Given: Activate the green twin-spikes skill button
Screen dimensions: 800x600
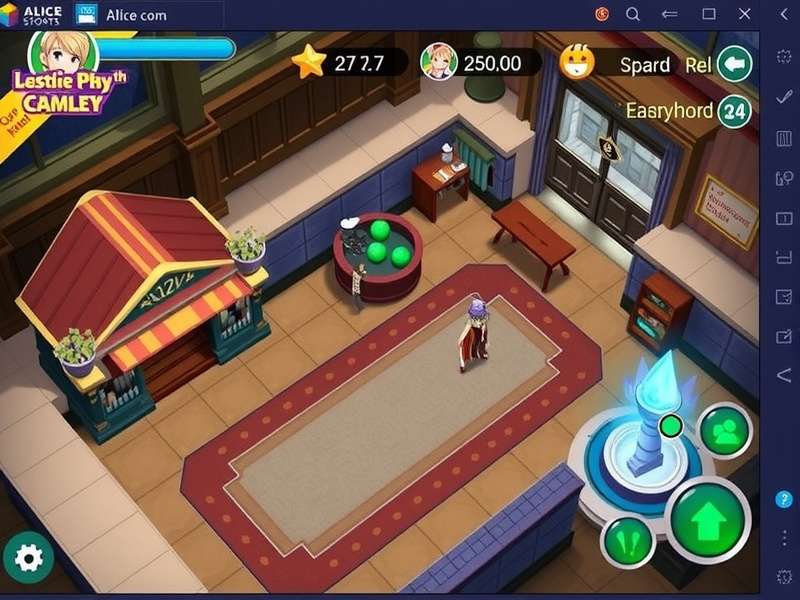Looking at the screenshot, I should 629,543.
